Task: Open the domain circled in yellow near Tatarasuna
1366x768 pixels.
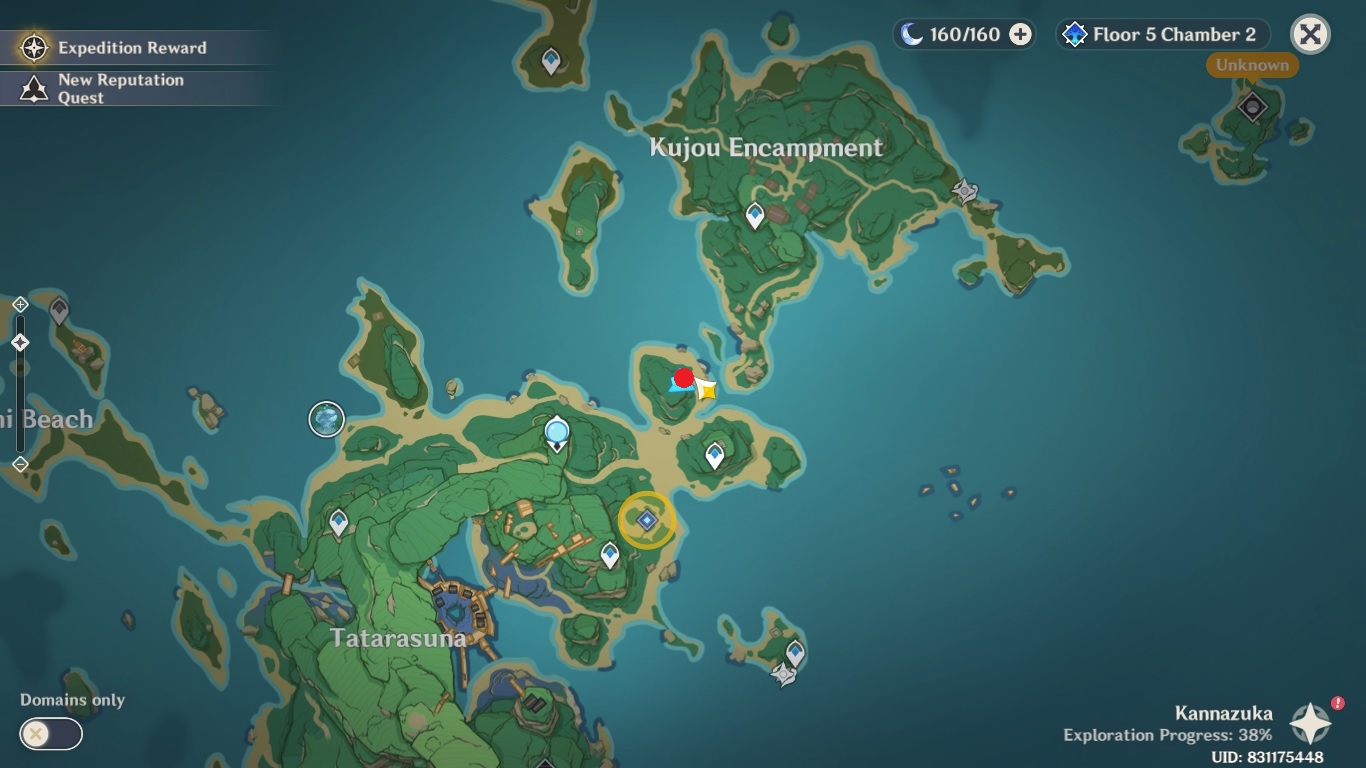Action: point(648,520)
